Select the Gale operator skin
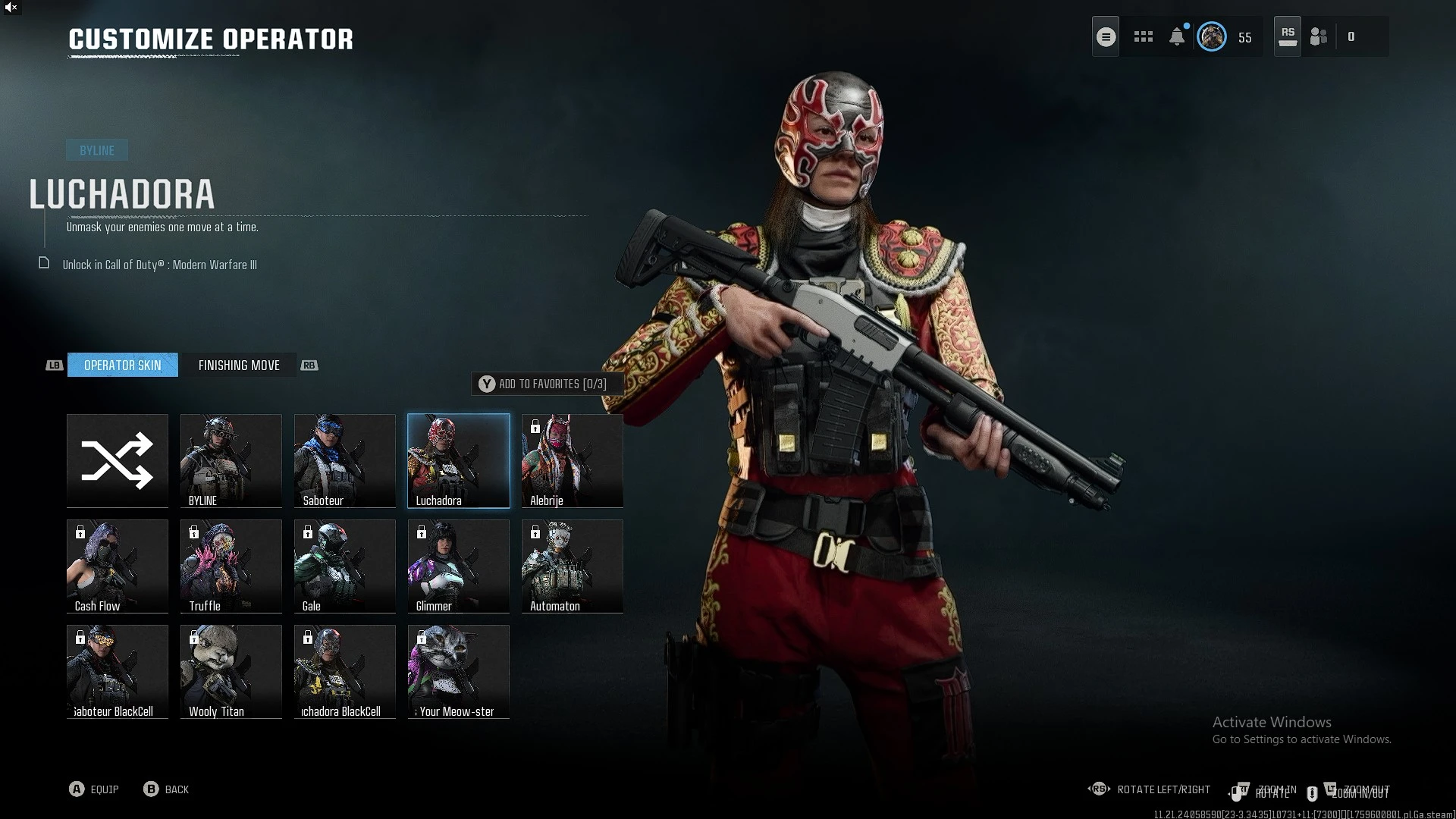 [x=345, y=566]
